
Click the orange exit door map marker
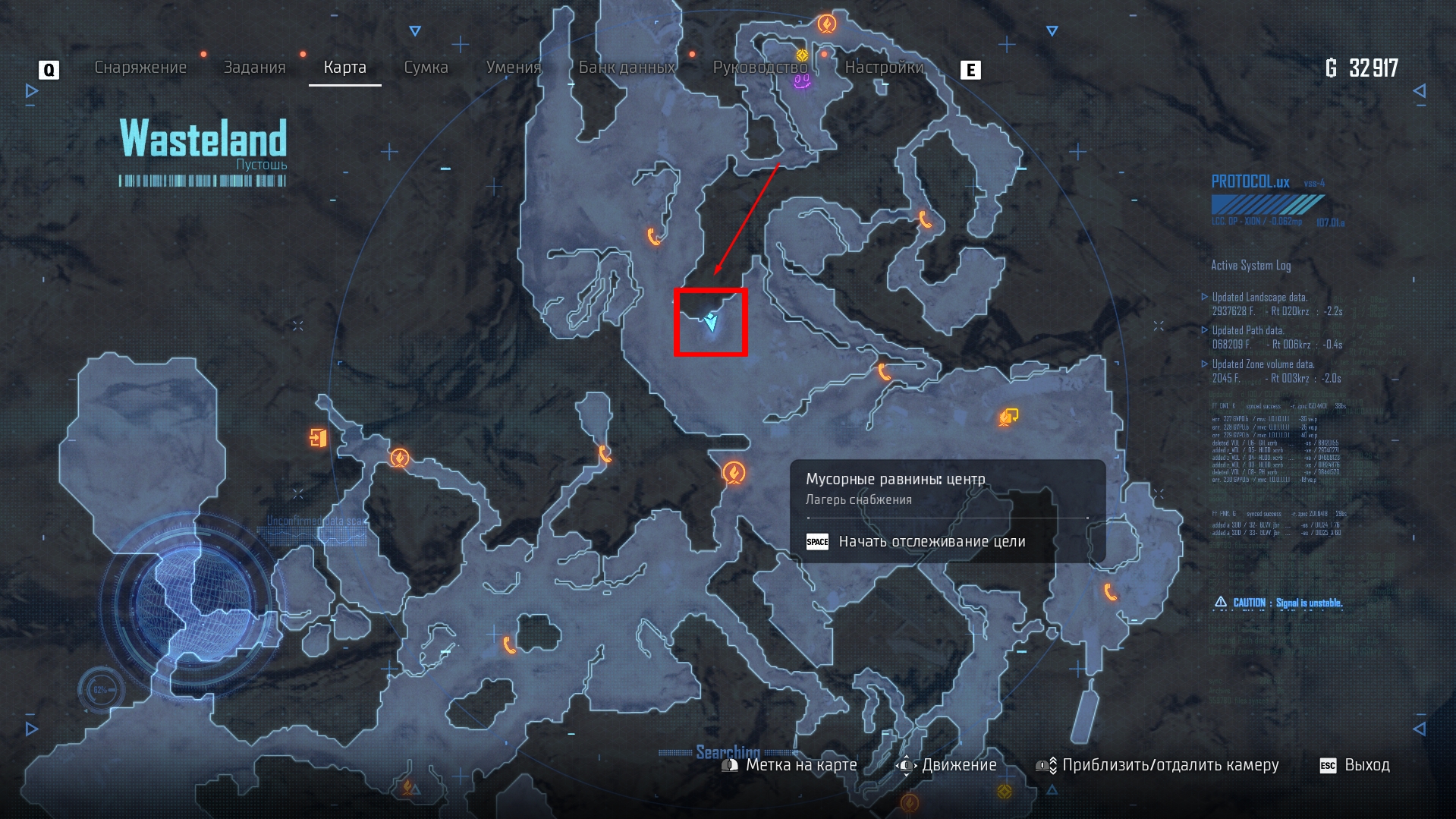click(x=318, y=437)
